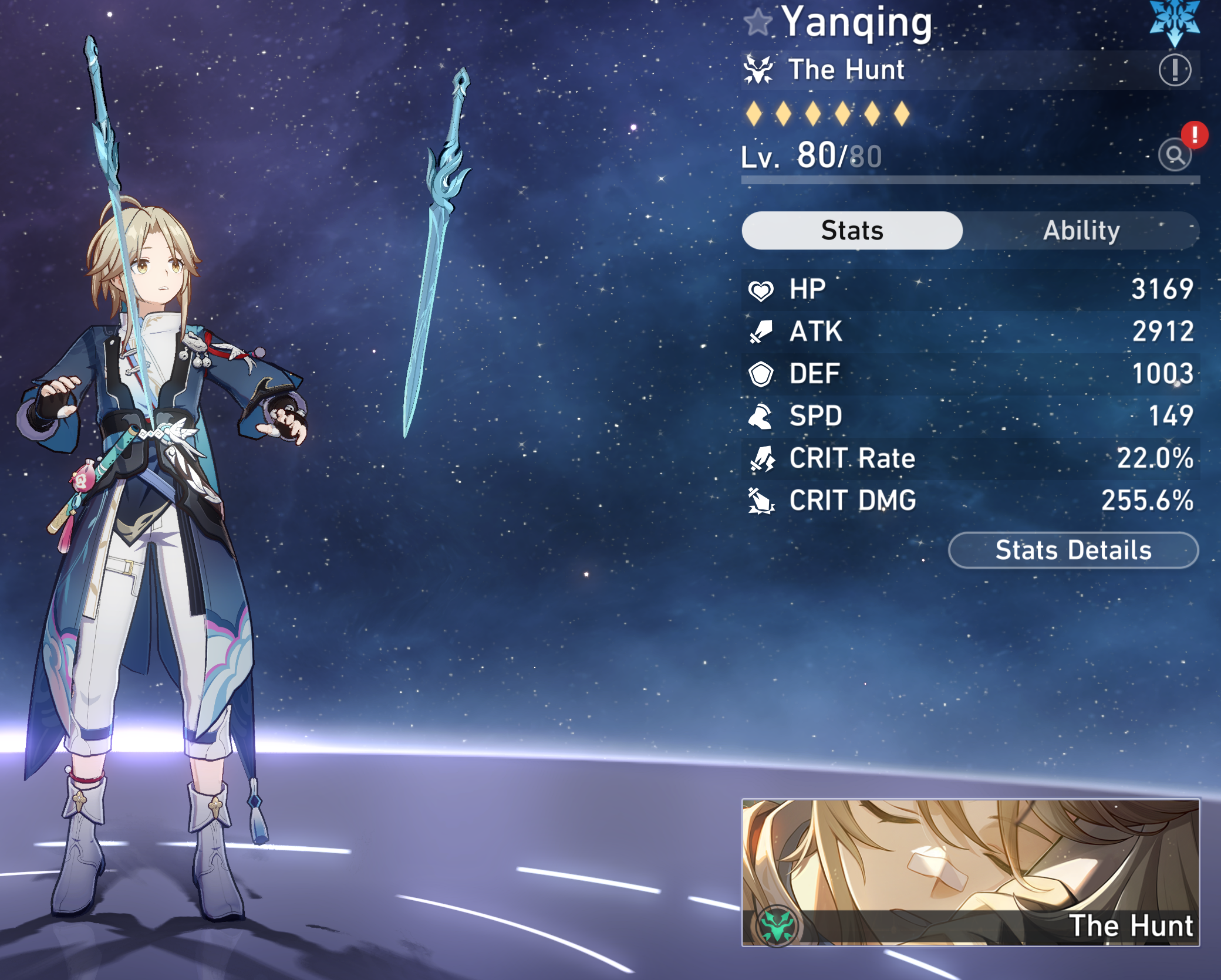Click the magnifier icon beside level
The height and width of the screenshot is (980, 1221).
tap(1175, 156)
